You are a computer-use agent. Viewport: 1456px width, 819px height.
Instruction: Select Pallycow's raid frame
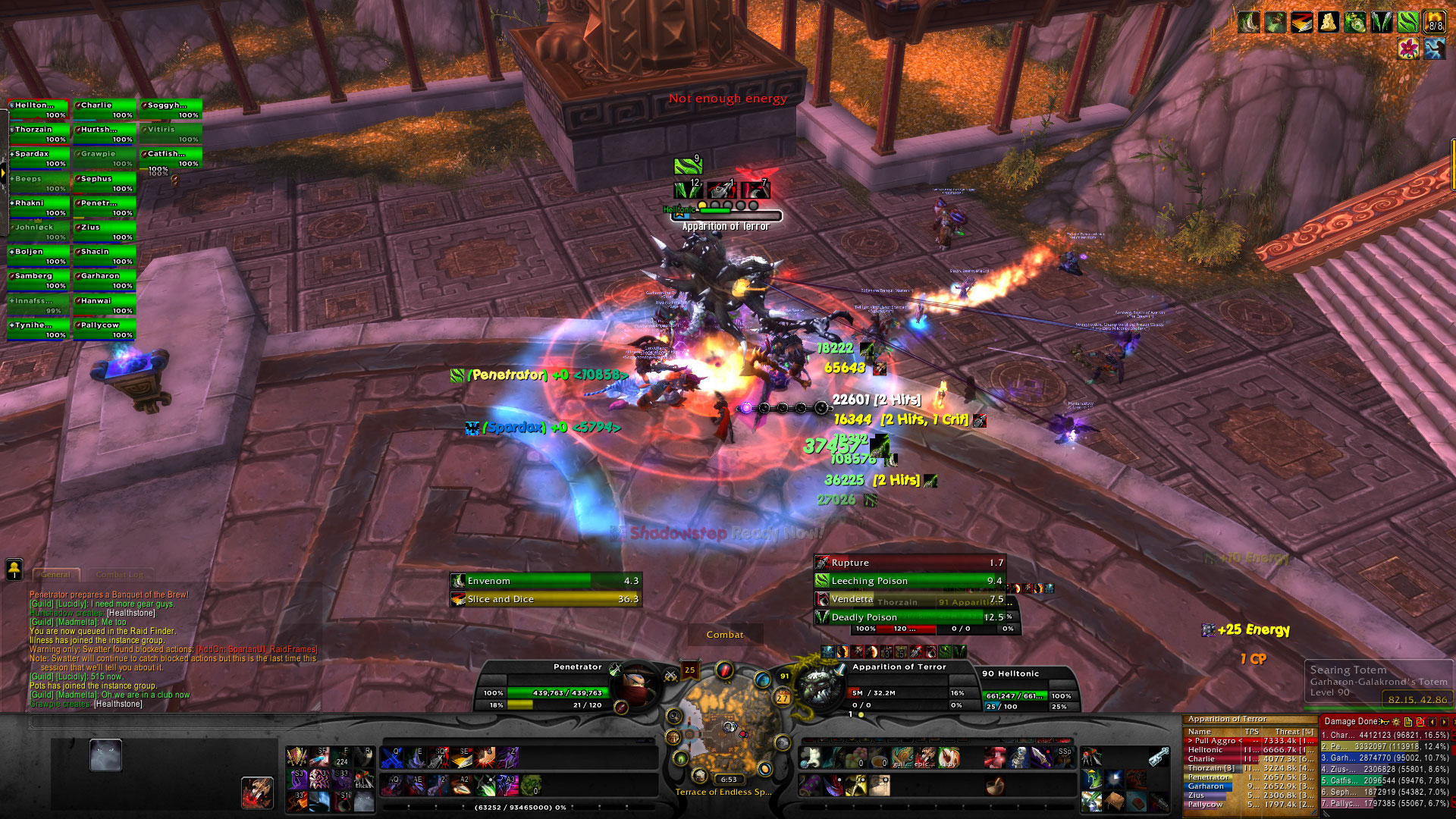click(x=105, y=329)
